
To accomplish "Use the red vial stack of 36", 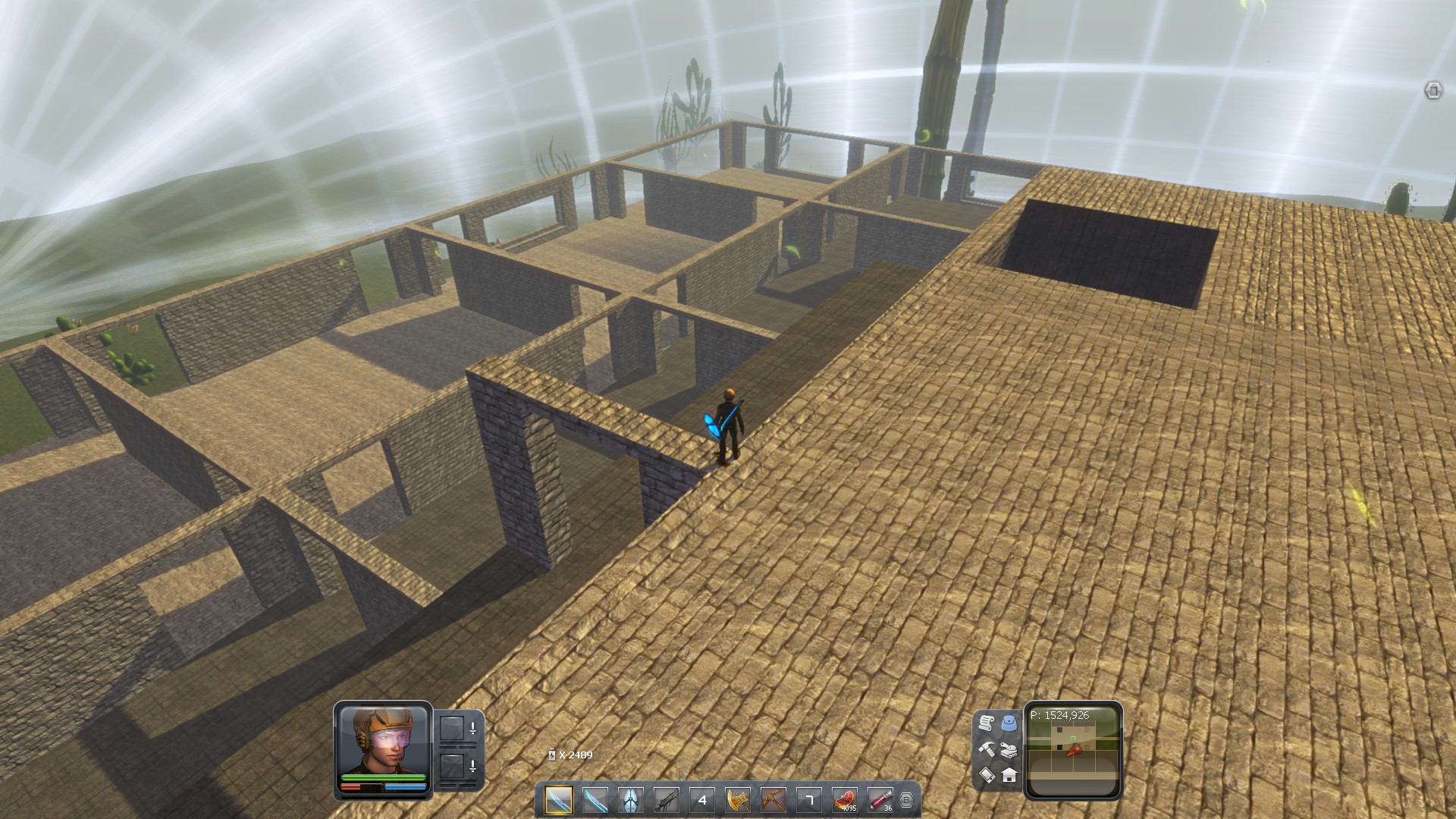I will pos(880,800).
